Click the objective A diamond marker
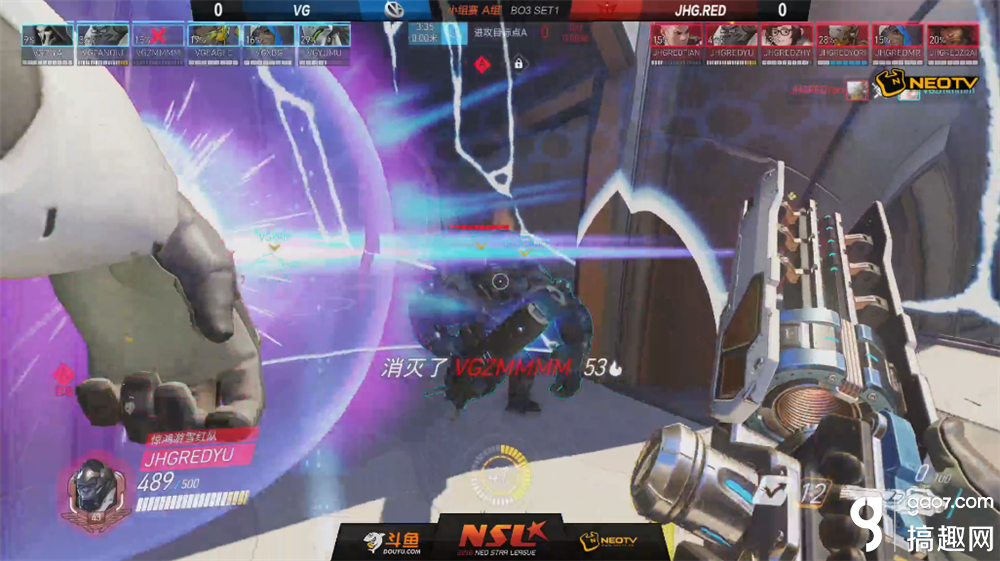The width and height of the screenshot is (1000, 561). (483, 63)
